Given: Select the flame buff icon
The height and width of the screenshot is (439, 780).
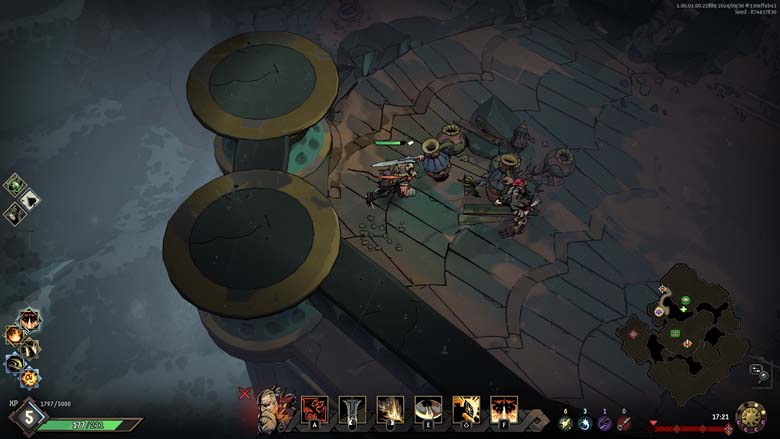Looking at the screenshot, I should pyautogui.click(x=14, y=335).
